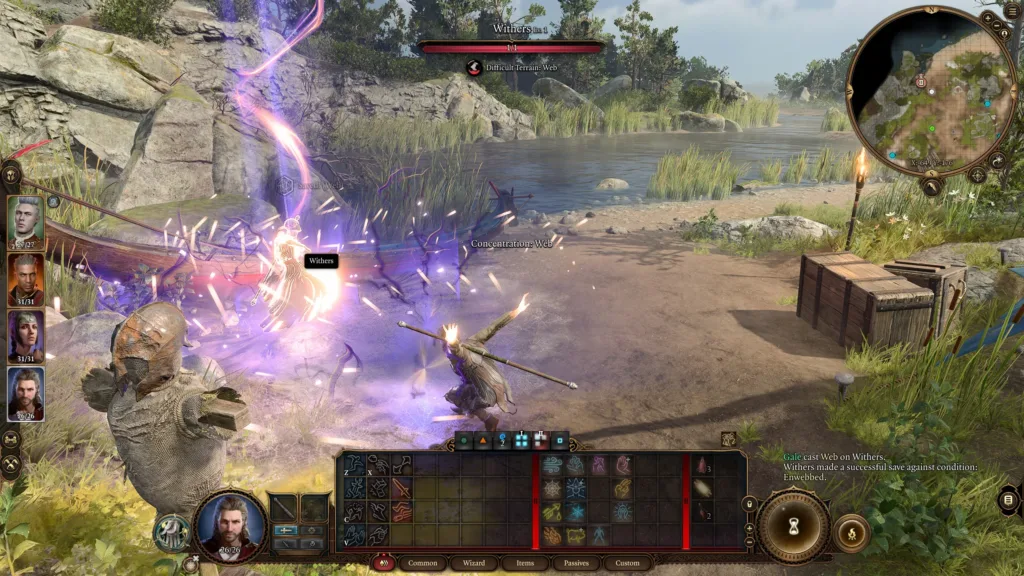The height and width of the screenshot is (576, 1024).
Task: Use the red sword attack slot in hotbar
Action: [401, 488]
